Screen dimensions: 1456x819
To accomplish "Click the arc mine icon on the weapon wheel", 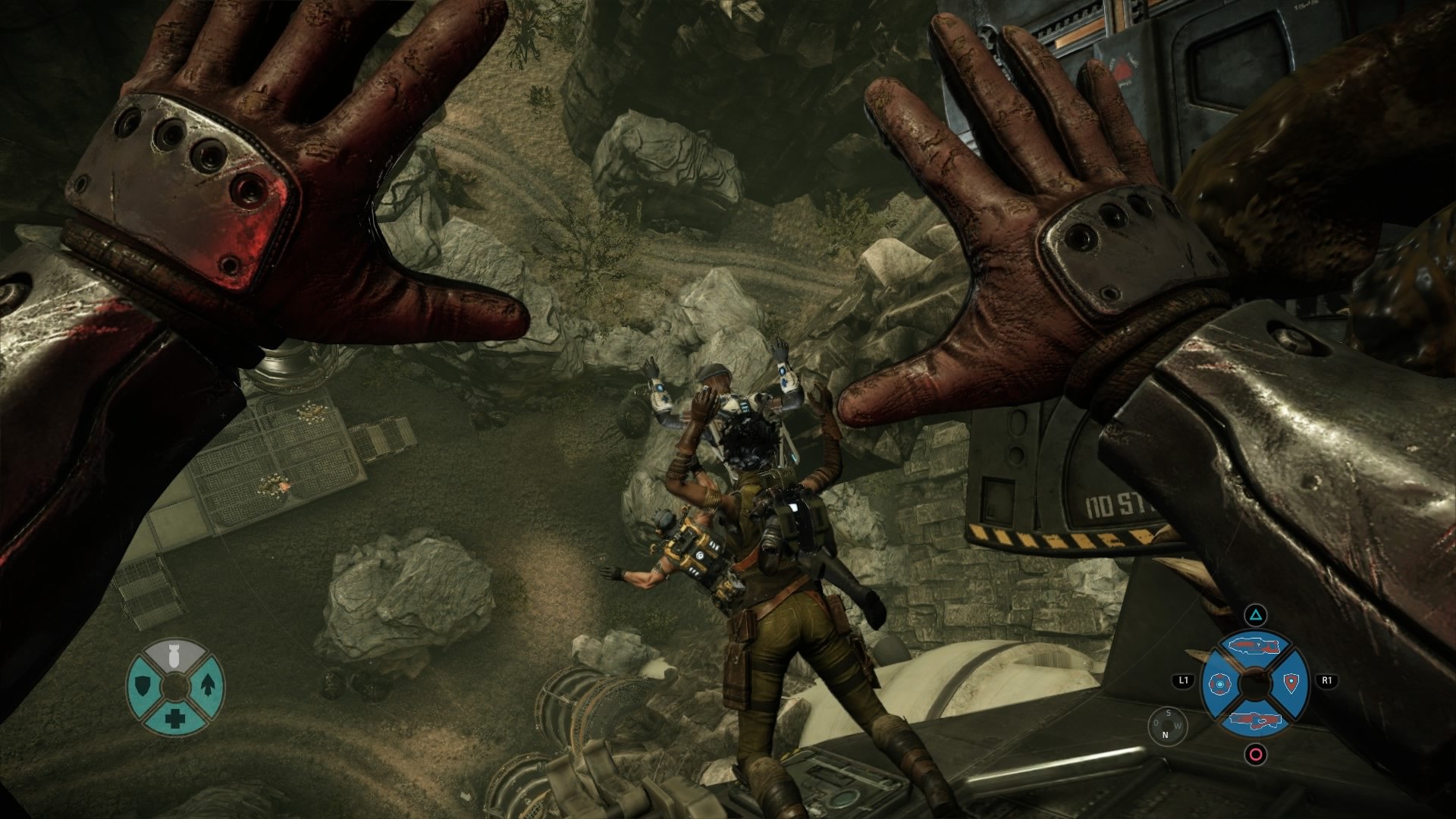I will (x=1219, y=684).
